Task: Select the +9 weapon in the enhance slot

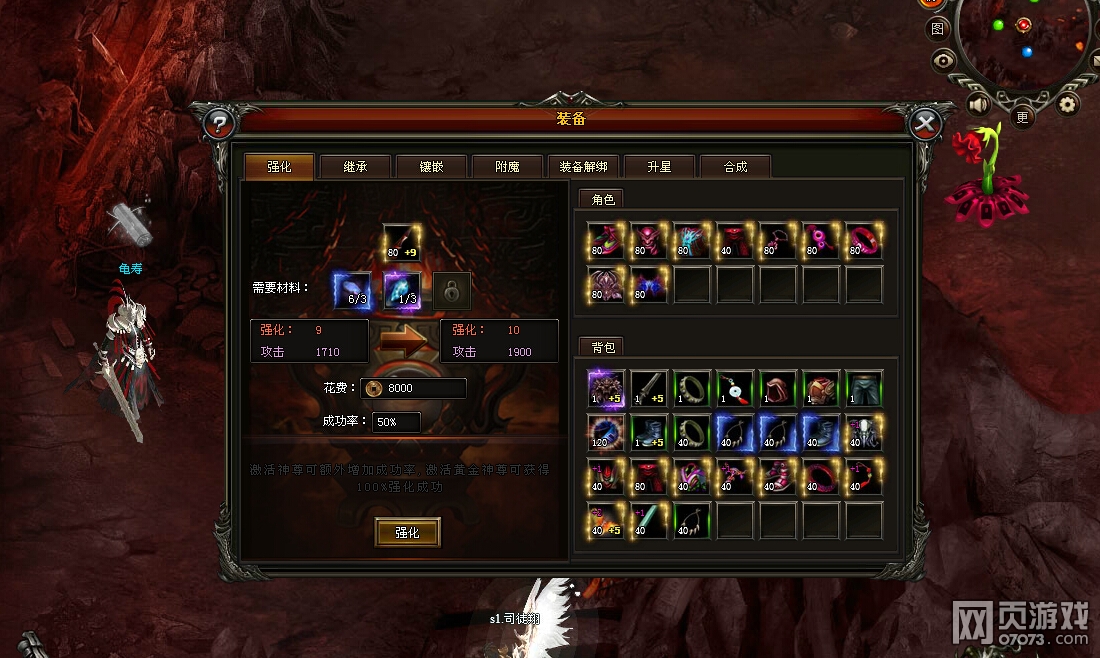Action: pyautogui.click(x=401, y=242)
